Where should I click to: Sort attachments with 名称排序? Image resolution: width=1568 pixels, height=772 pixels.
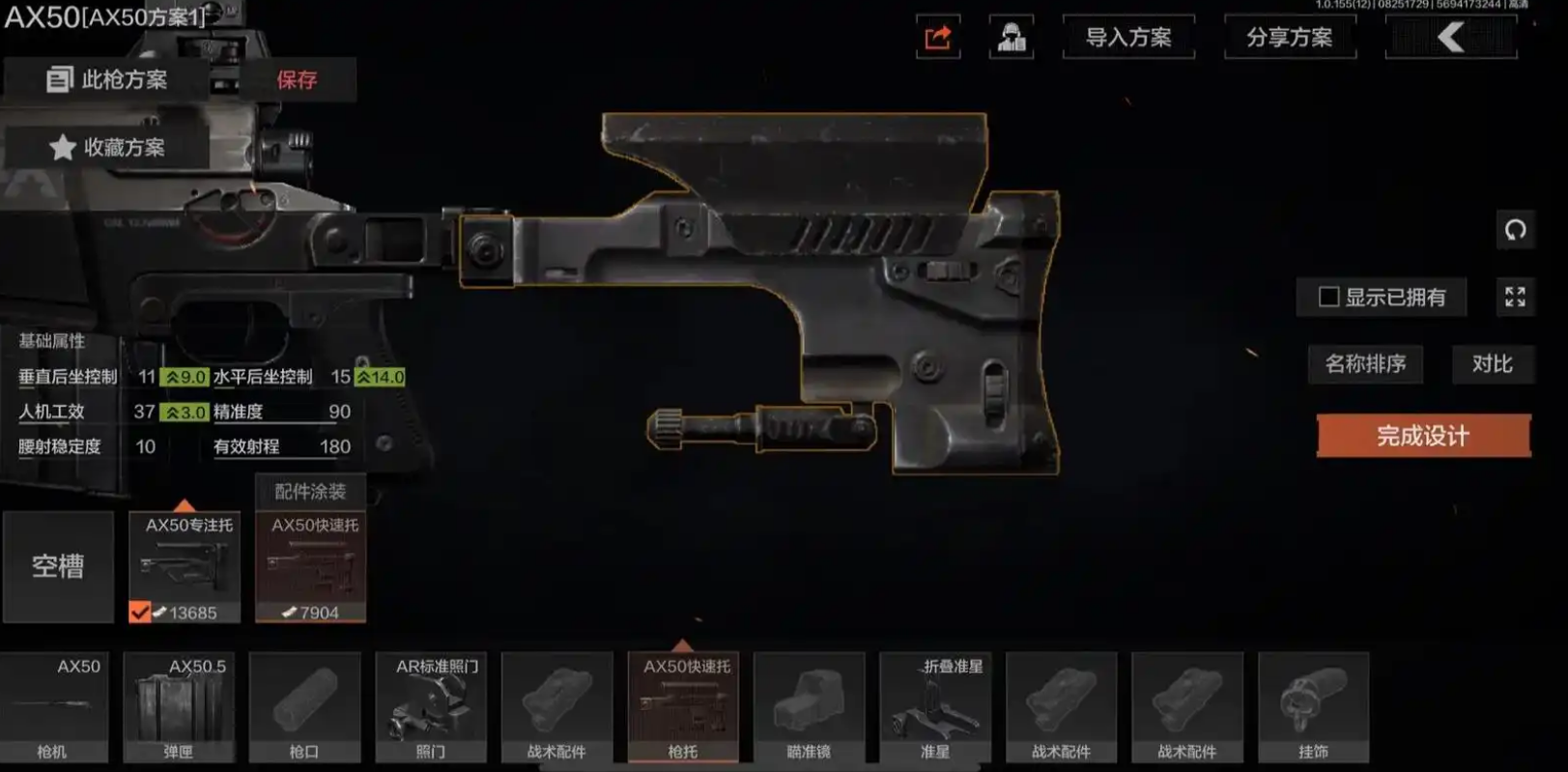tap(1365, 364)
